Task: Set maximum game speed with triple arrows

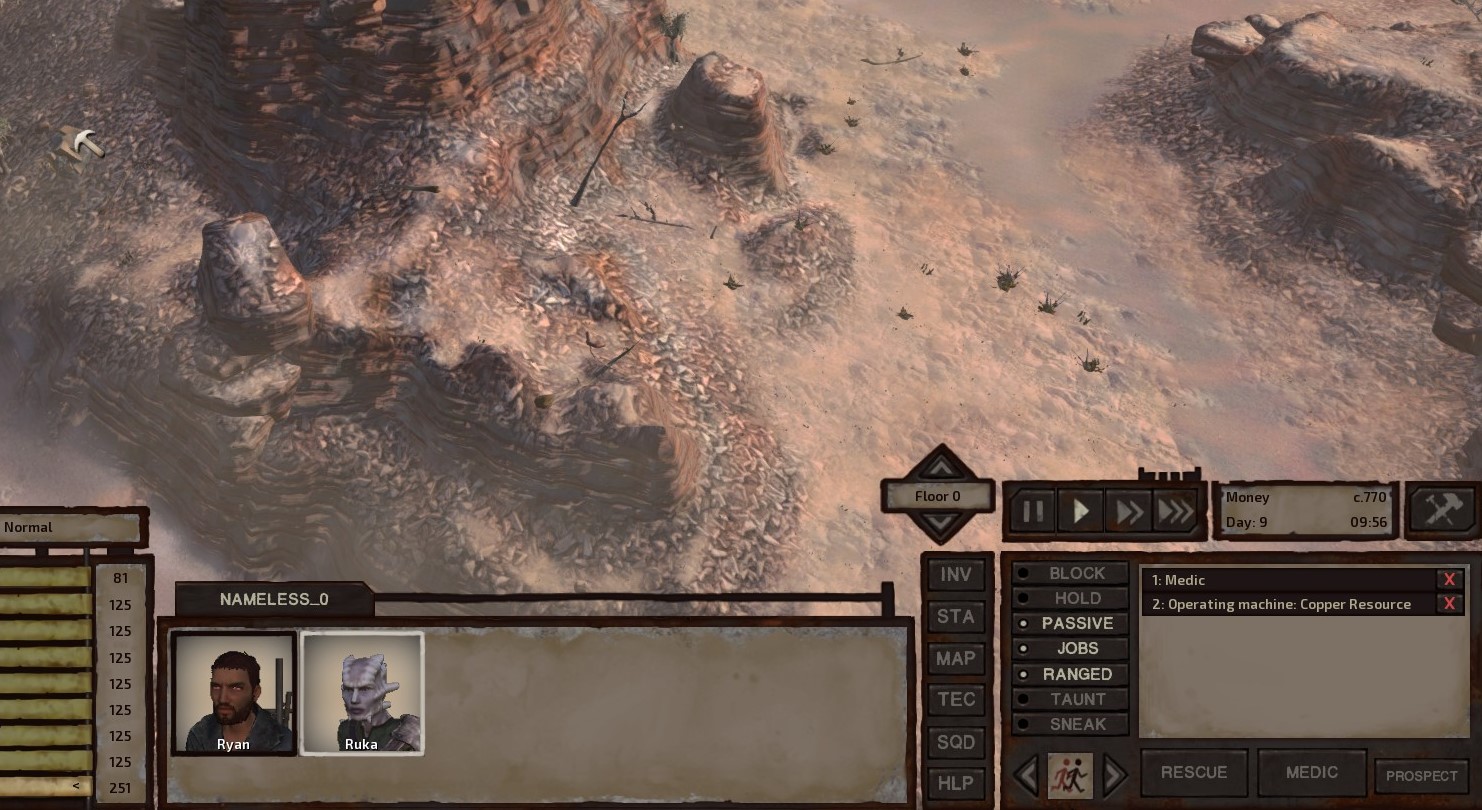Action: 1176,510
